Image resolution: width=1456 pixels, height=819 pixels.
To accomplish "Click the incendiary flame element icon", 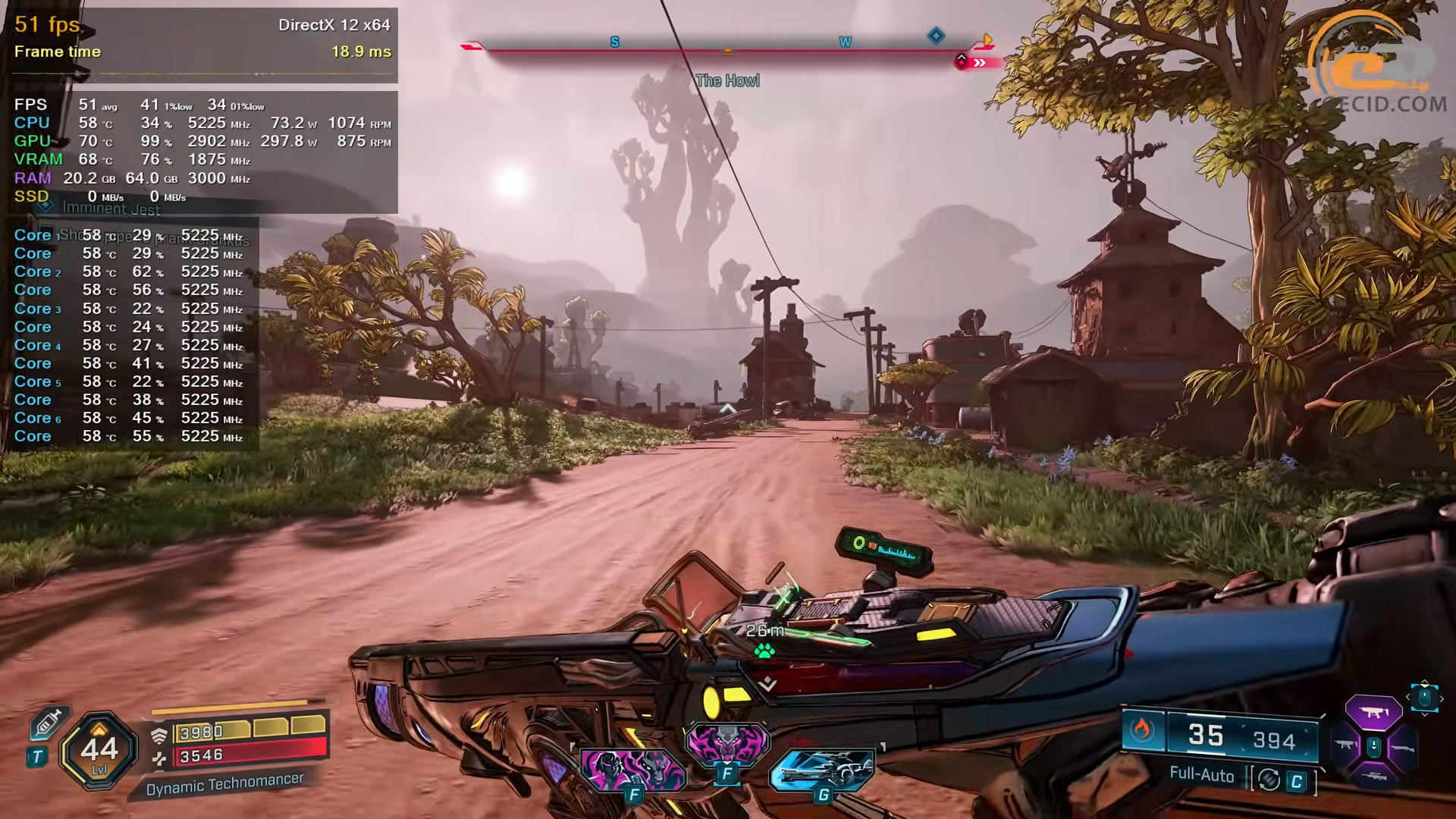I will (1142, 730).
